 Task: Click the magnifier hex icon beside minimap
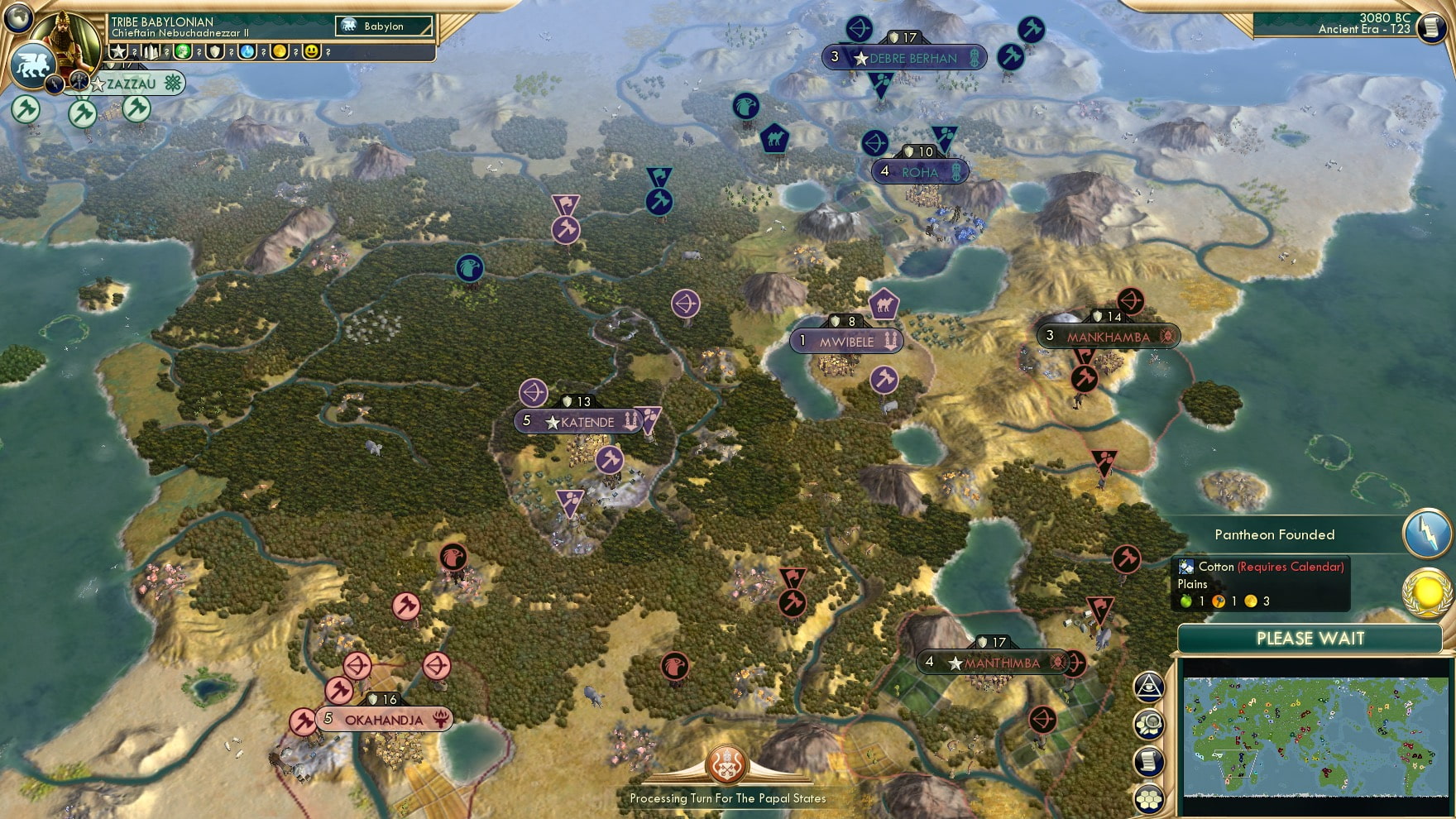coord(1149,725)
